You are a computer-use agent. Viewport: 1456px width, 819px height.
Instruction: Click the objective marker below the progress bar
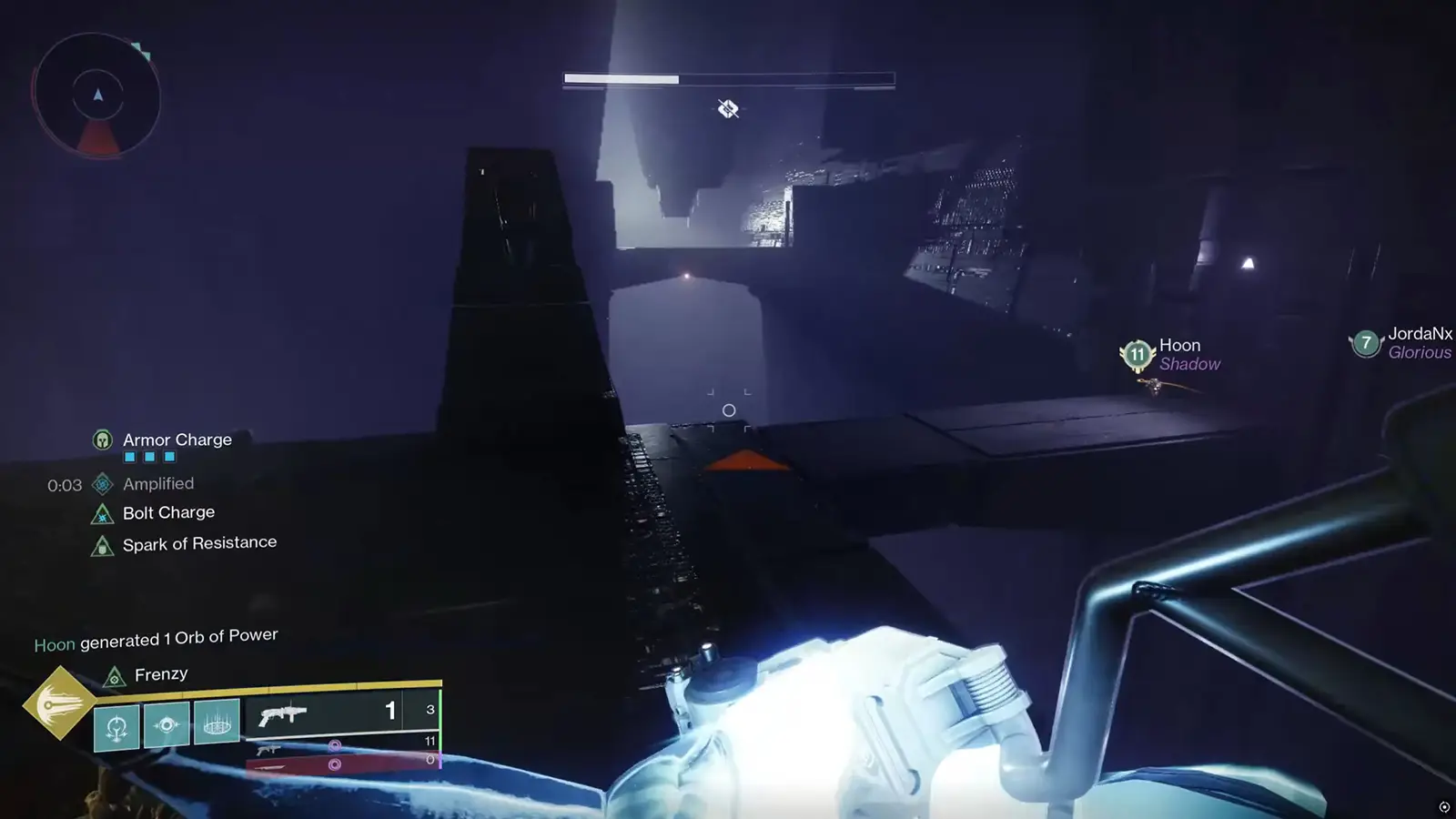[x=728, y=109]
